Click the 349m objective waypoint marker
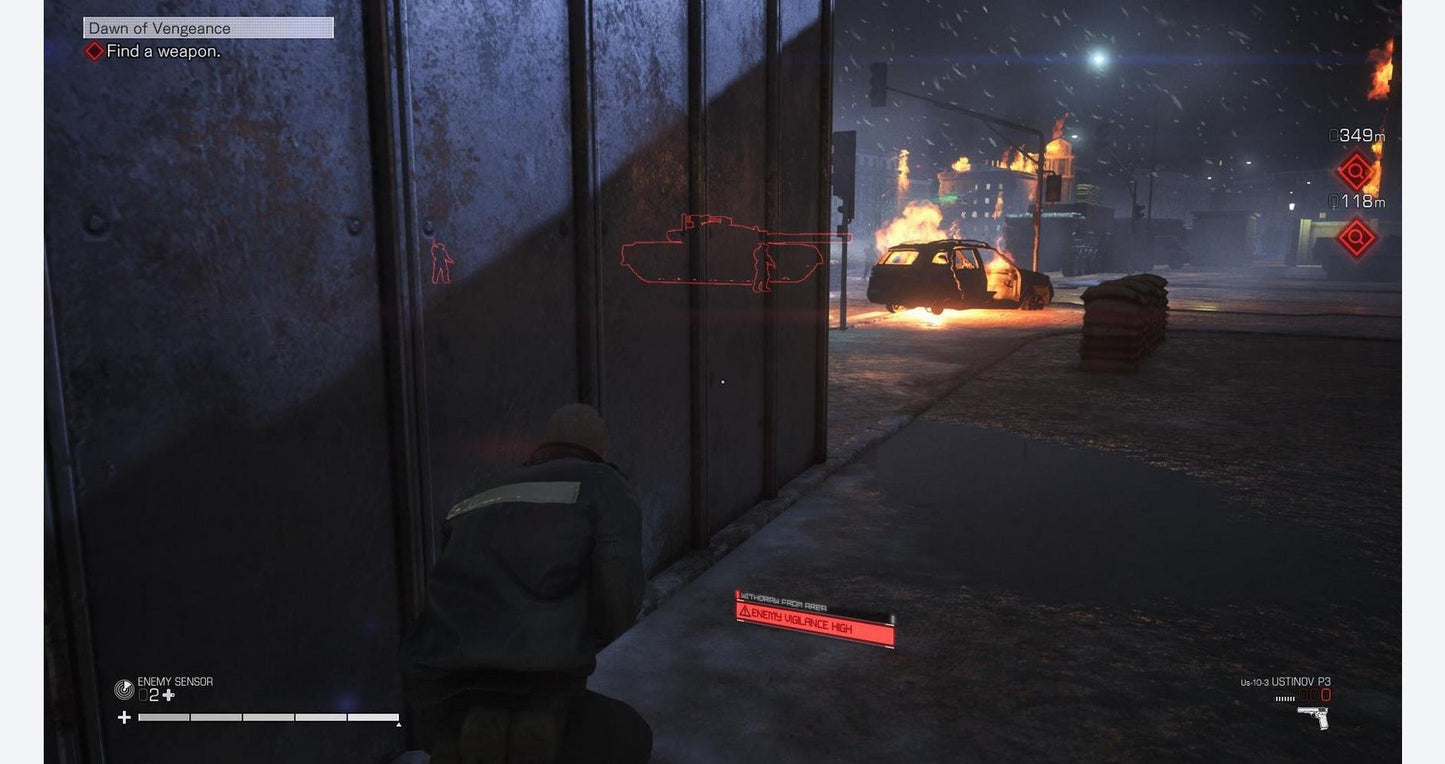The height and width of the screenshot is (764, 1445). coord(1356,171)
